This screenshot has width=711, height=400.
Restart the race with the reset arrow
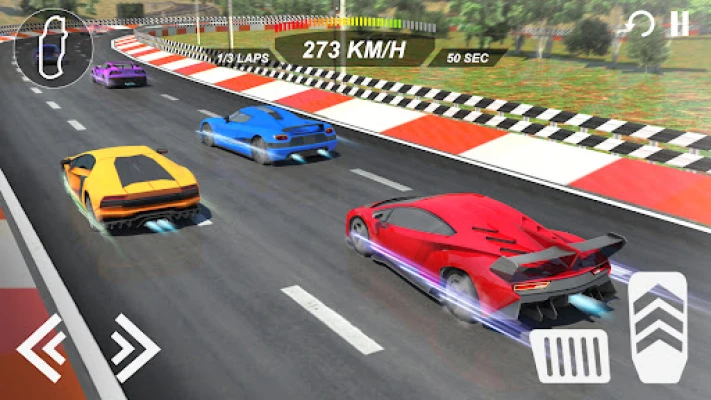(x=640, y=24)
